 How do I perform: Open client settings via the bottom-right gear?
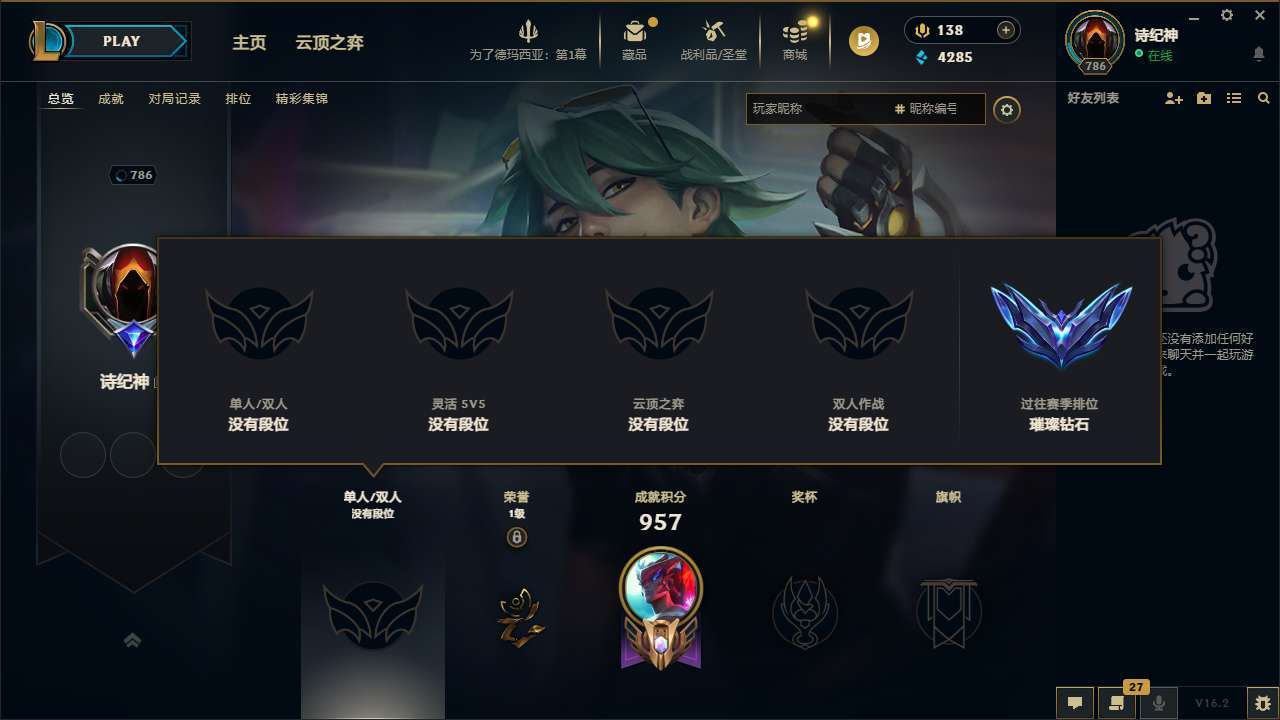[x=1262, y=703]
